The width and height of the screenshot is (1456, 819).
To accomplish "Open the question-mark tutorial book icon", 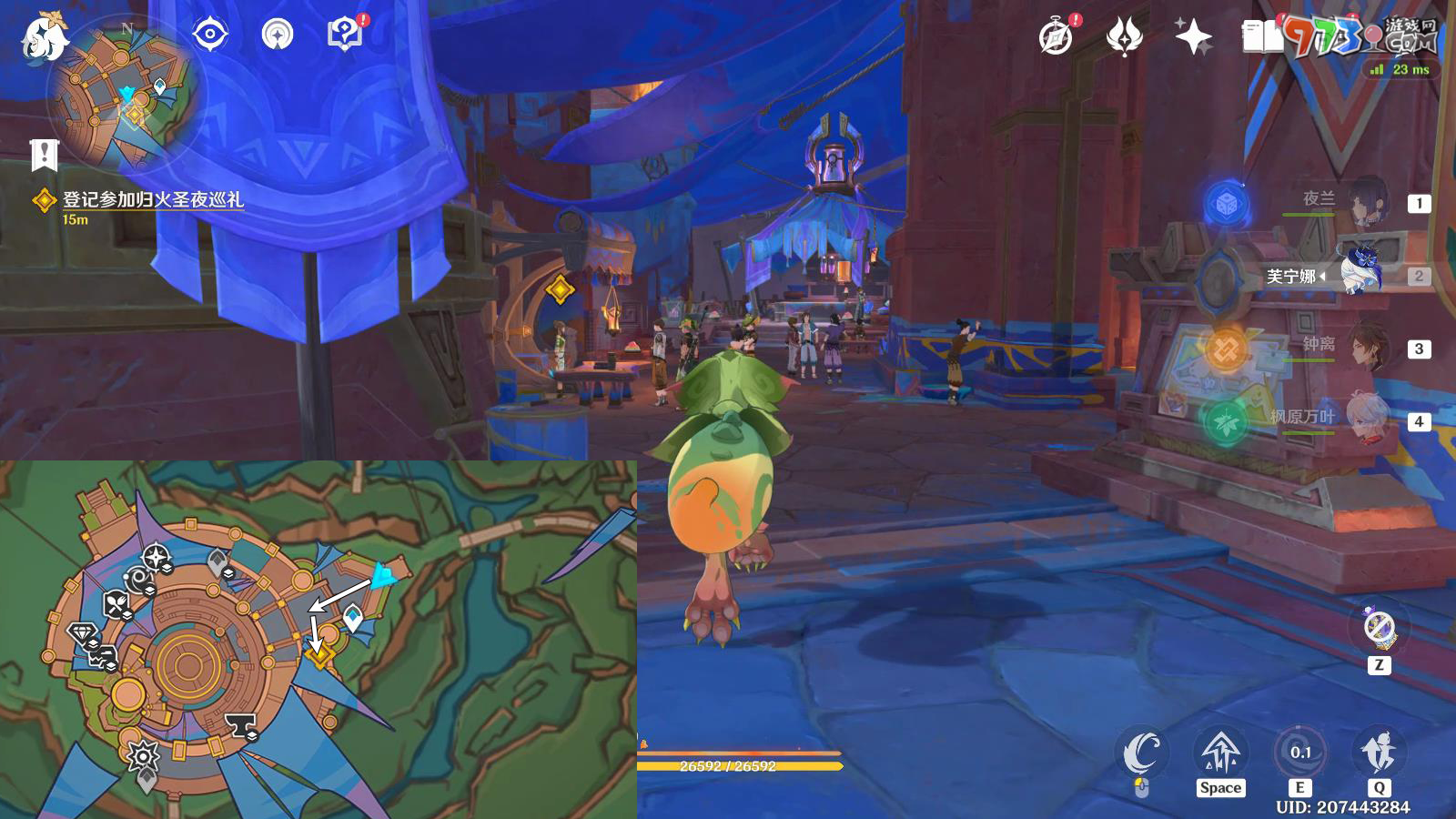I will (344, 35).
